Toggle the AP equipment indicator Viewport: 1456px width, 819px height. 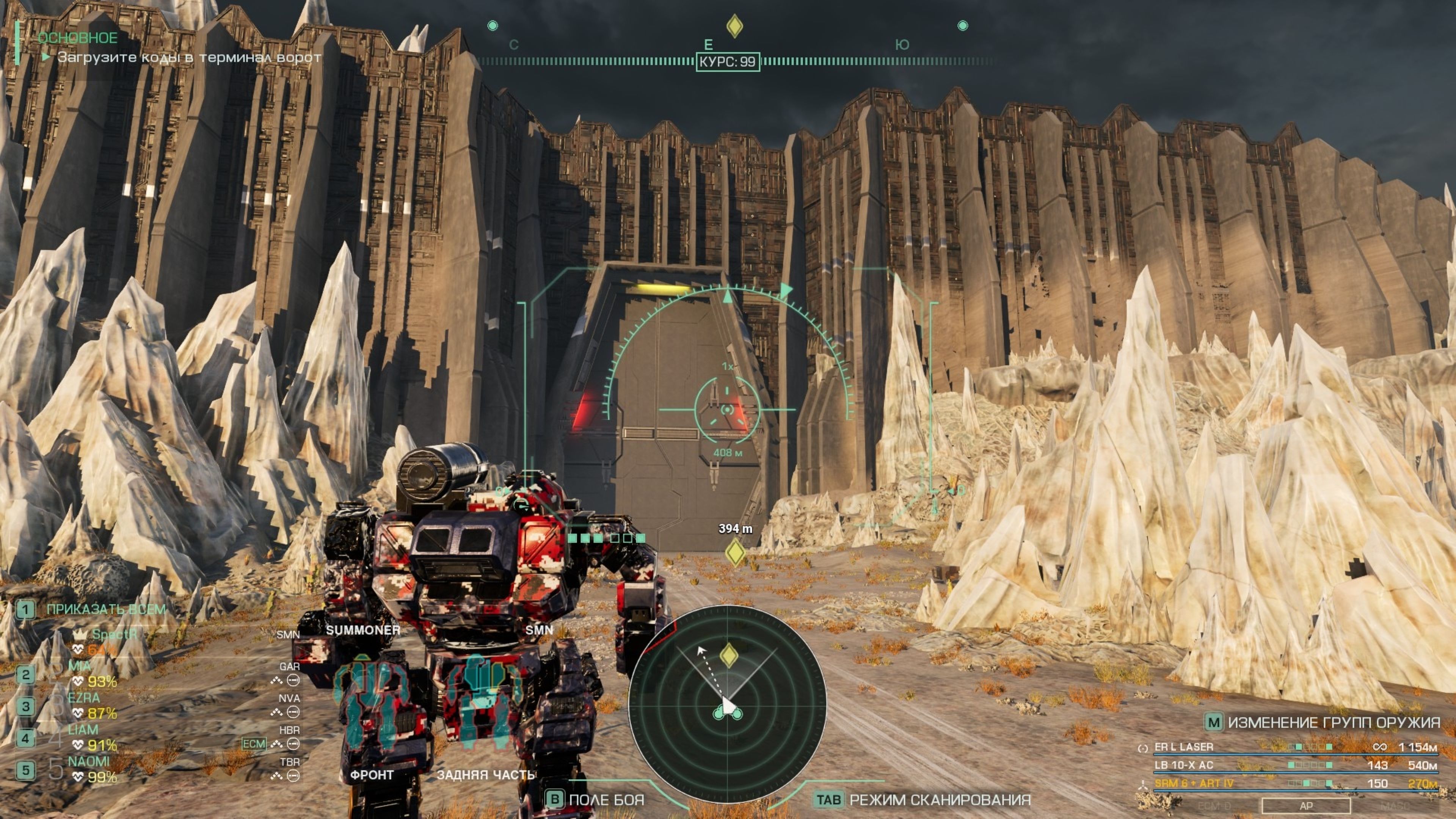click(1305, 805)
